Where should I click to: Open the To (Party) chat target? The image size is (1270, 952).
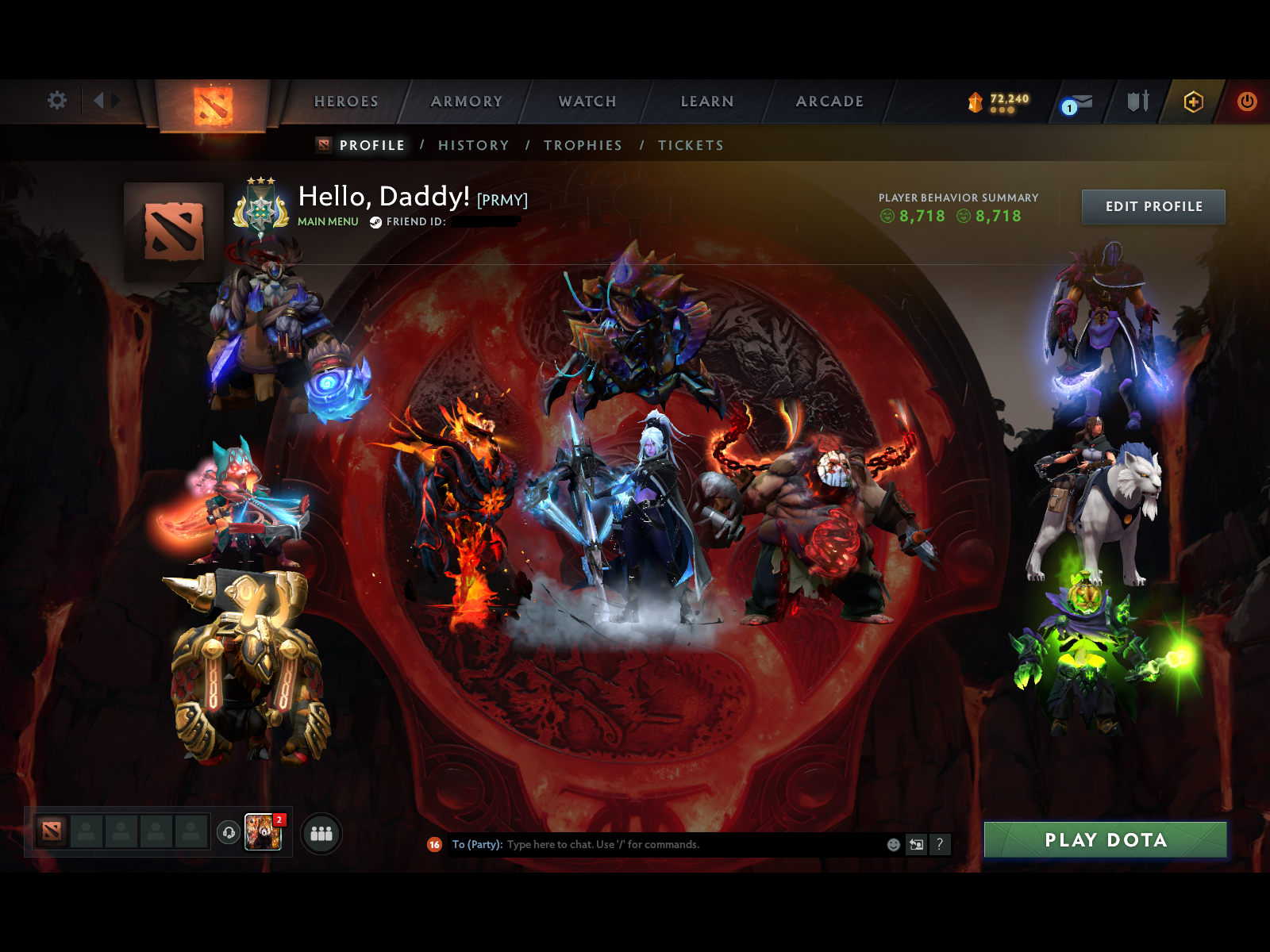[475, 845]
